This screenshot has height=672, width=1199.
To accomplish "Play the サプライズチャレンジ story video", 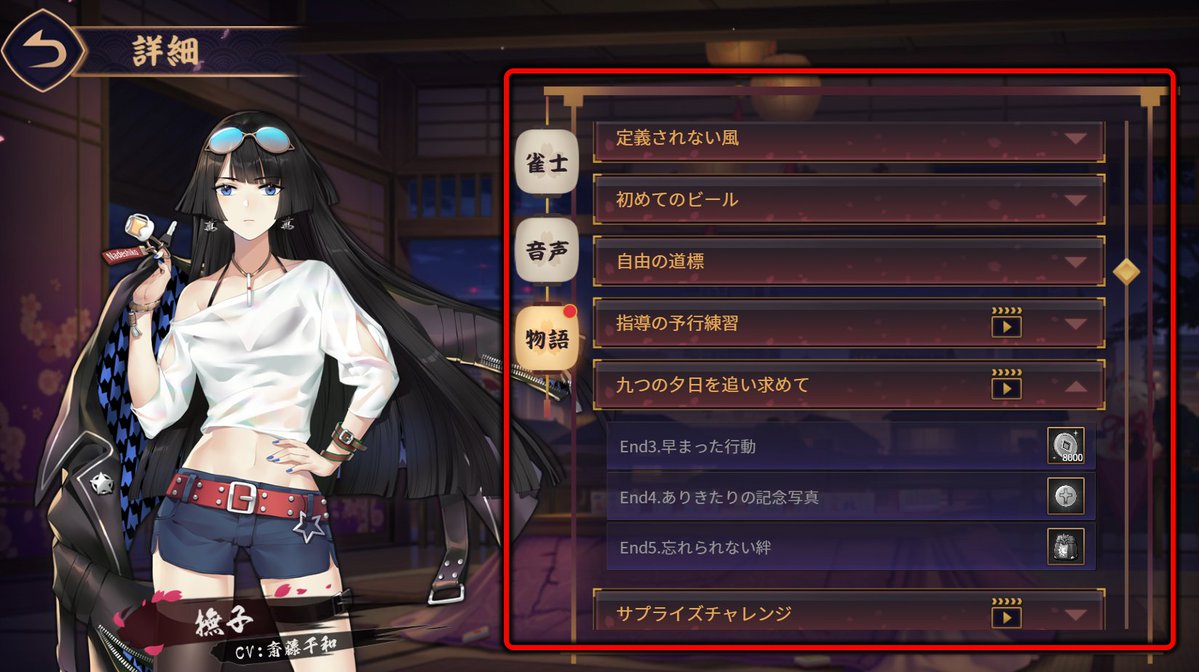I will [x=1006, y=615].
